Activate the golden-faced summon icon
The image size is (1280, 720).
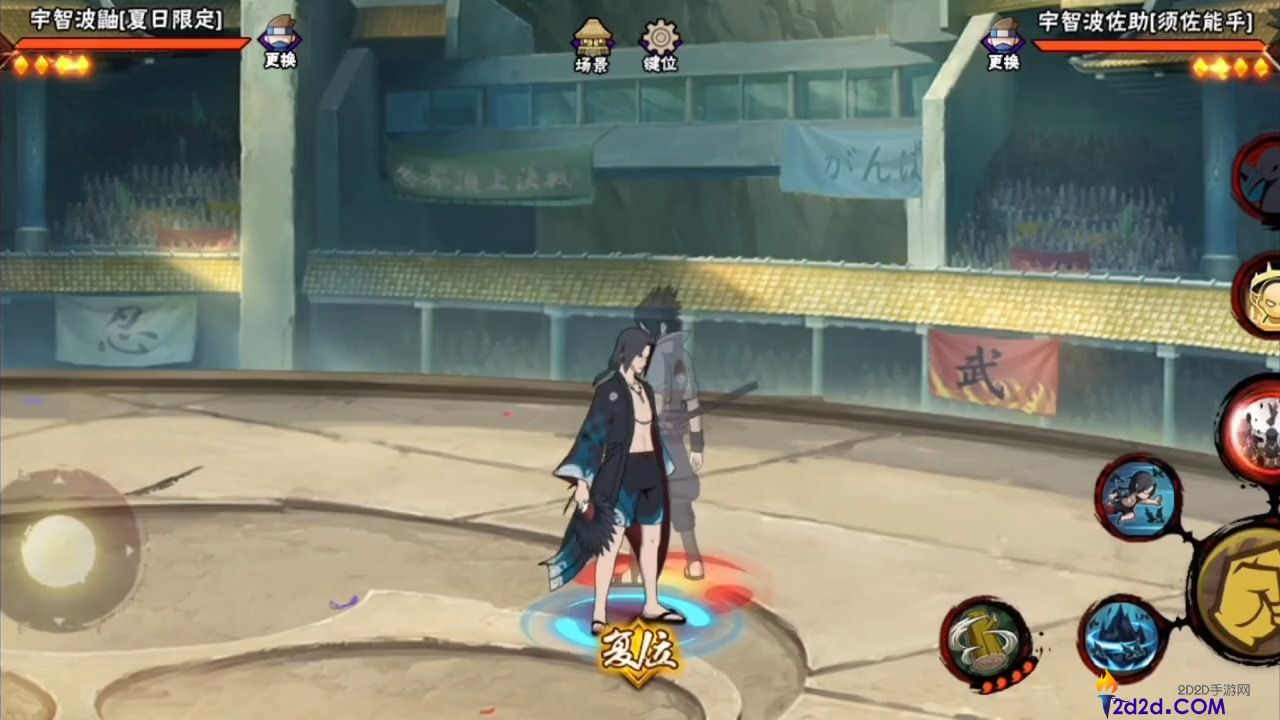pyautogui.click(x=1260, y=295)
